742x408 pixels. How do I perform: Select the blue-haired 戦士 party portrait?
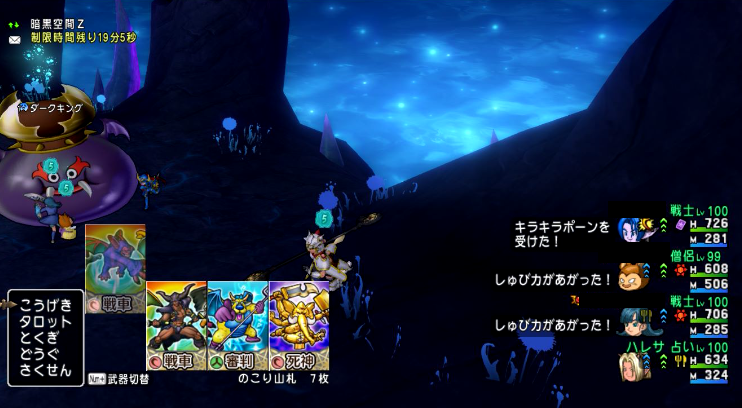click(632, 230)
